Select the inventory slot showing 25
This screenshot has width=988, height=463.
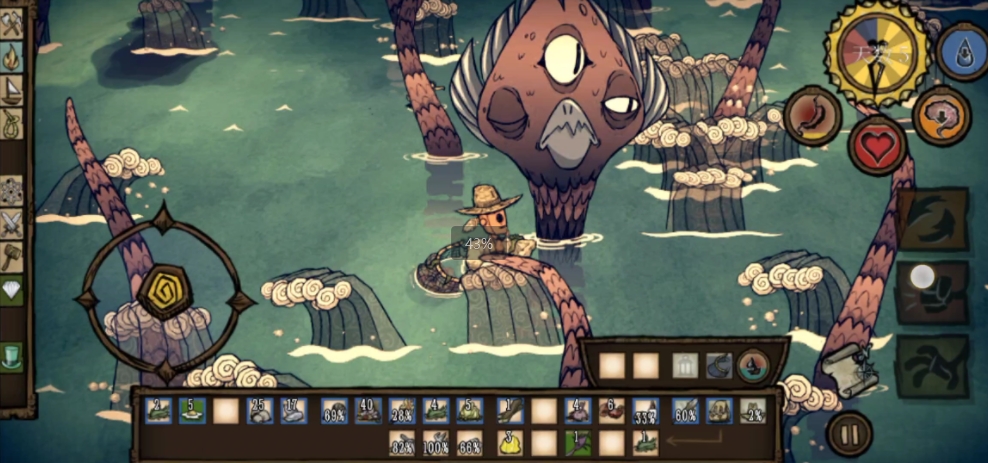pos(260,410)
